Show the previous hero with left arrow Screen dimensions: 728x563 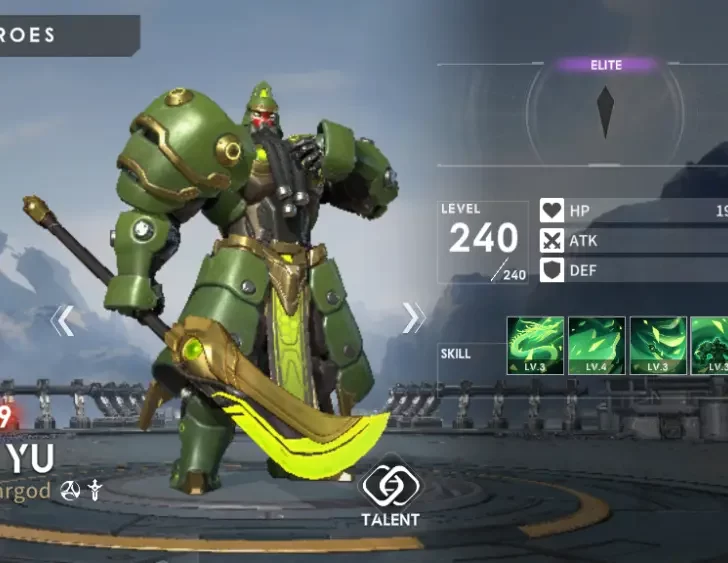(62, 320)
